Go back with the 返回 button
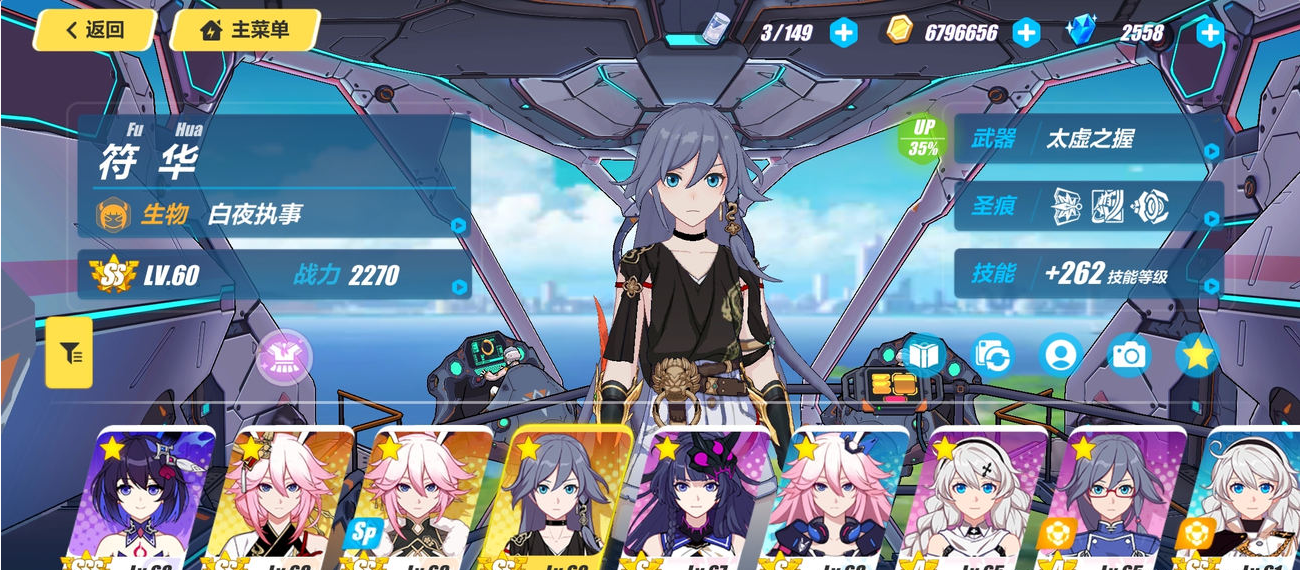 click(95, 30)
